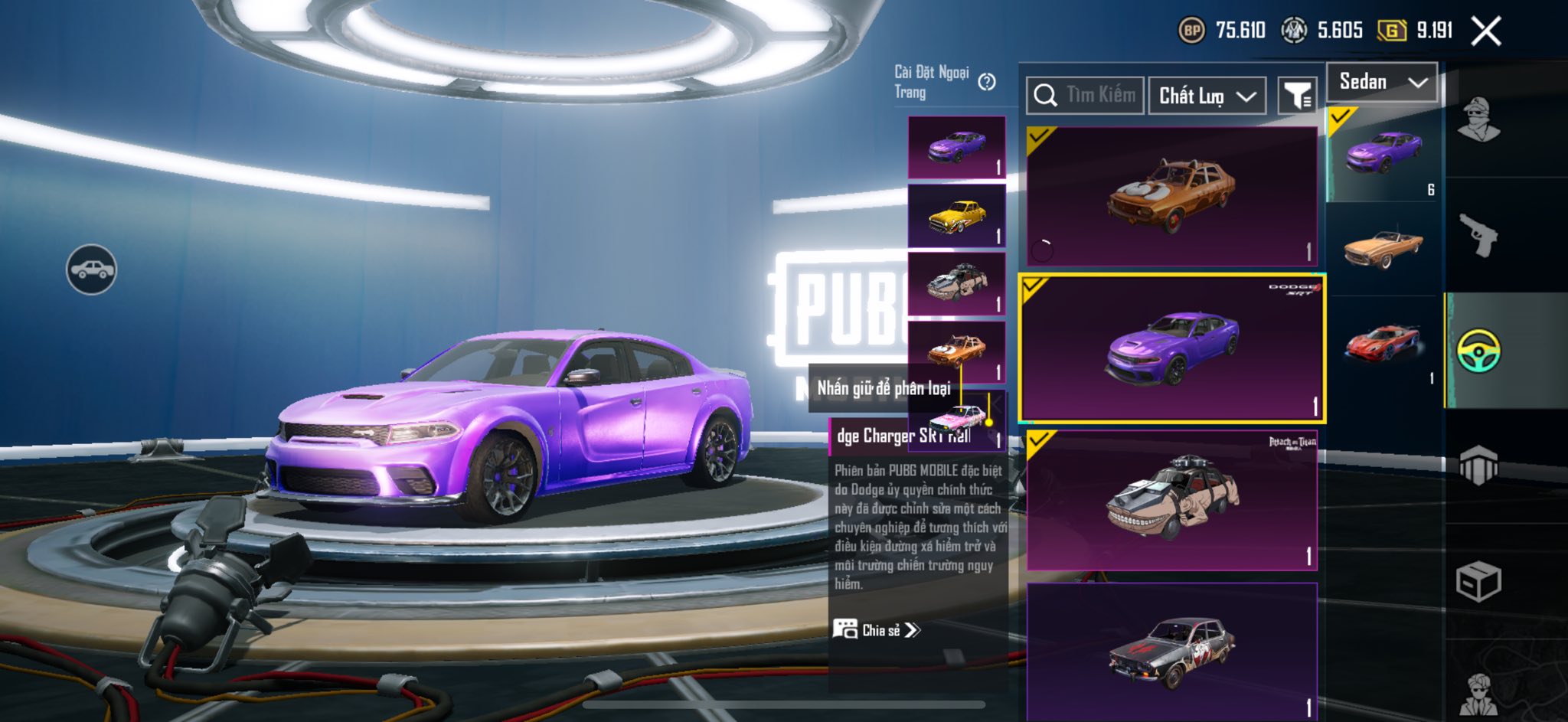Open the Chất Lượng sort dropdown
Image resolution: width=1568 pixels, height=722 pixels.
[1207, 96]
